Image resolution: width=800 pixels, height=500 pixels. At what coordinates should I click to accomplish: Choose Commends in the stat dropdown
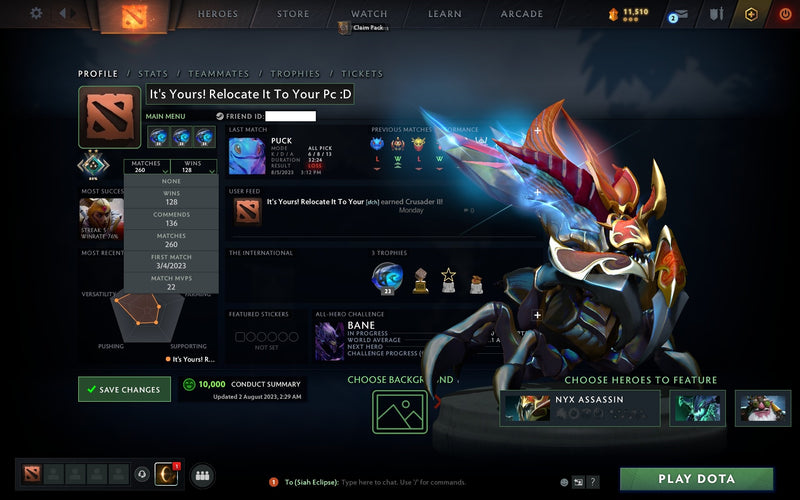coord(171,218)
